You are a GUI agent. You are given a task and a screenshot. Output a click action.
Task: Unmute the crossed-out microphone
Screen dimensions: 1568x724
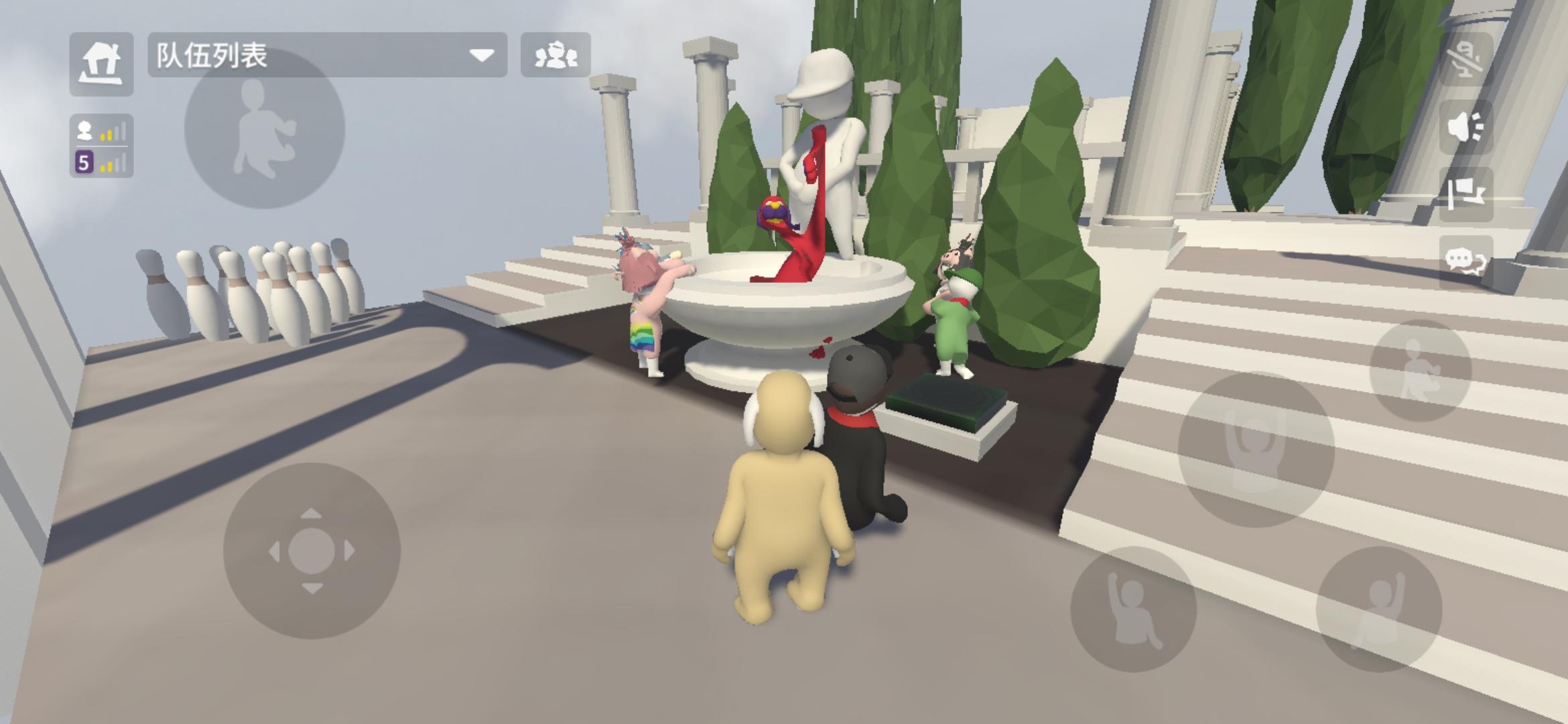click(x=1464, y=60)
